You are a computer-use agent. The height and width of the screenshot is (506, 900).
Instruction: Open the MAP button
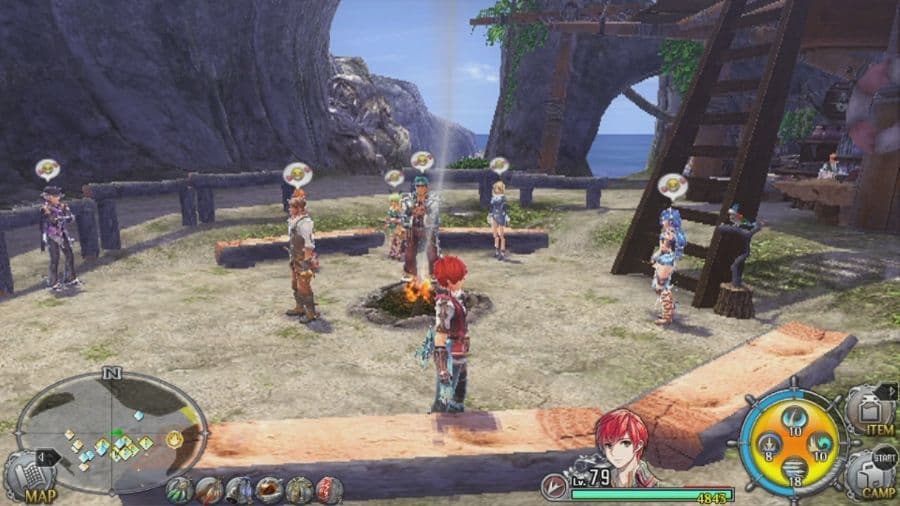tap(30, 478)
